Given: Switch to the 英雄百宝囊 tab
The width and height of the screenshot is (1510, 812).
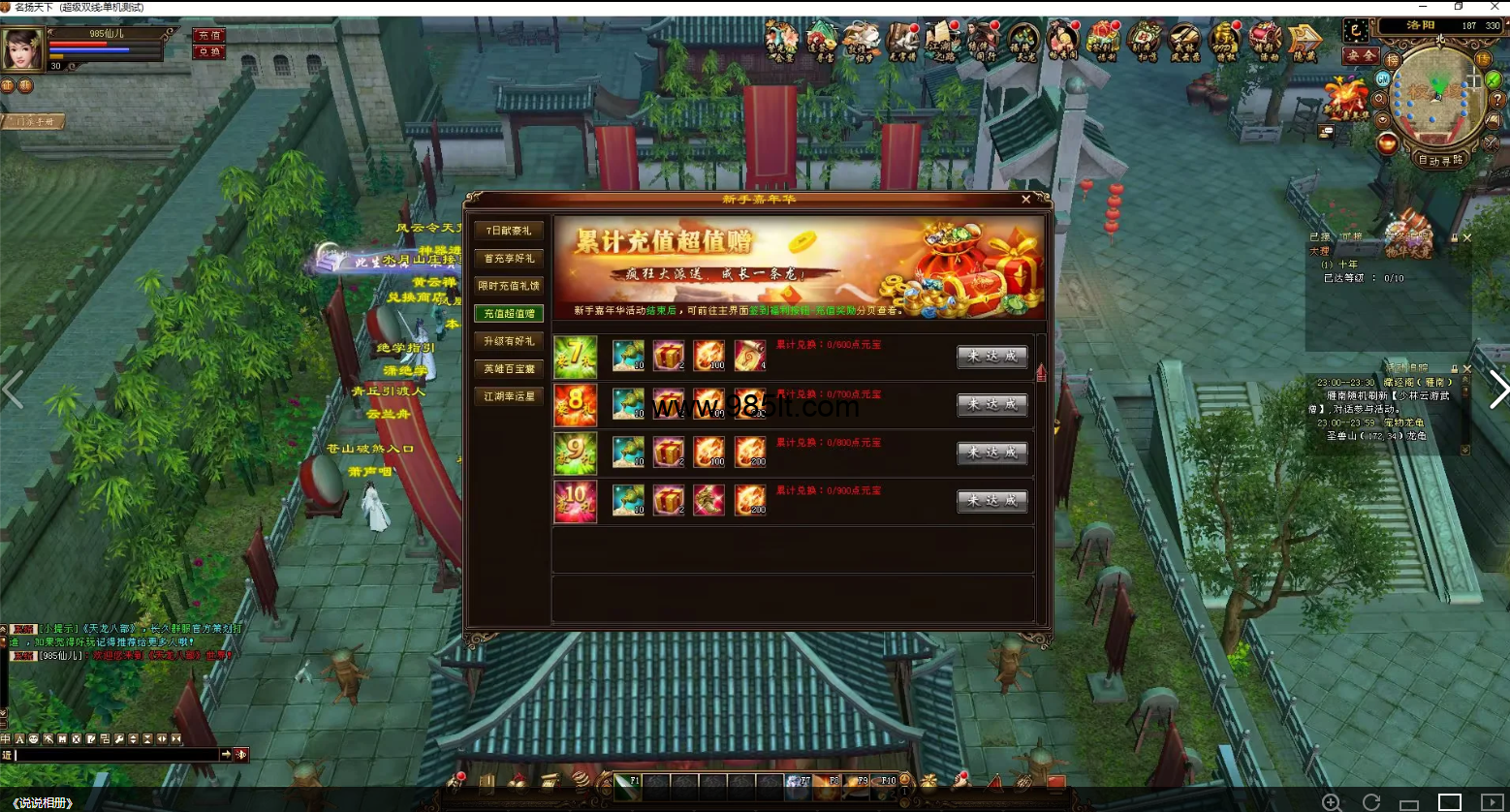Looking at the screenshot, I should click(509, 369).
